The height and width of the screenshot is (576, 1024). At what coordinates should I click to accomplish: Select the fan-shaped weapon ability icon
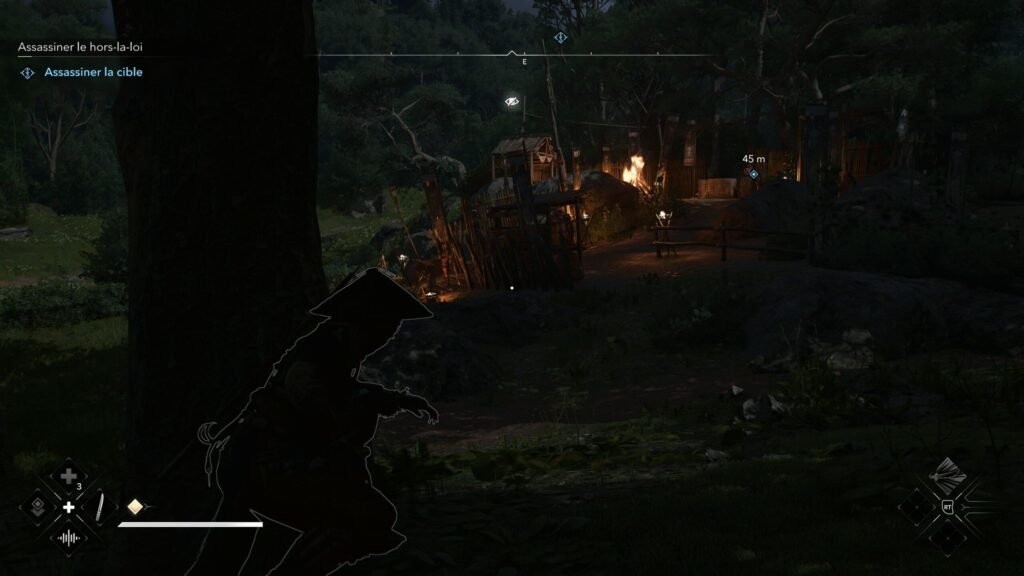click(x=947, y=475)
